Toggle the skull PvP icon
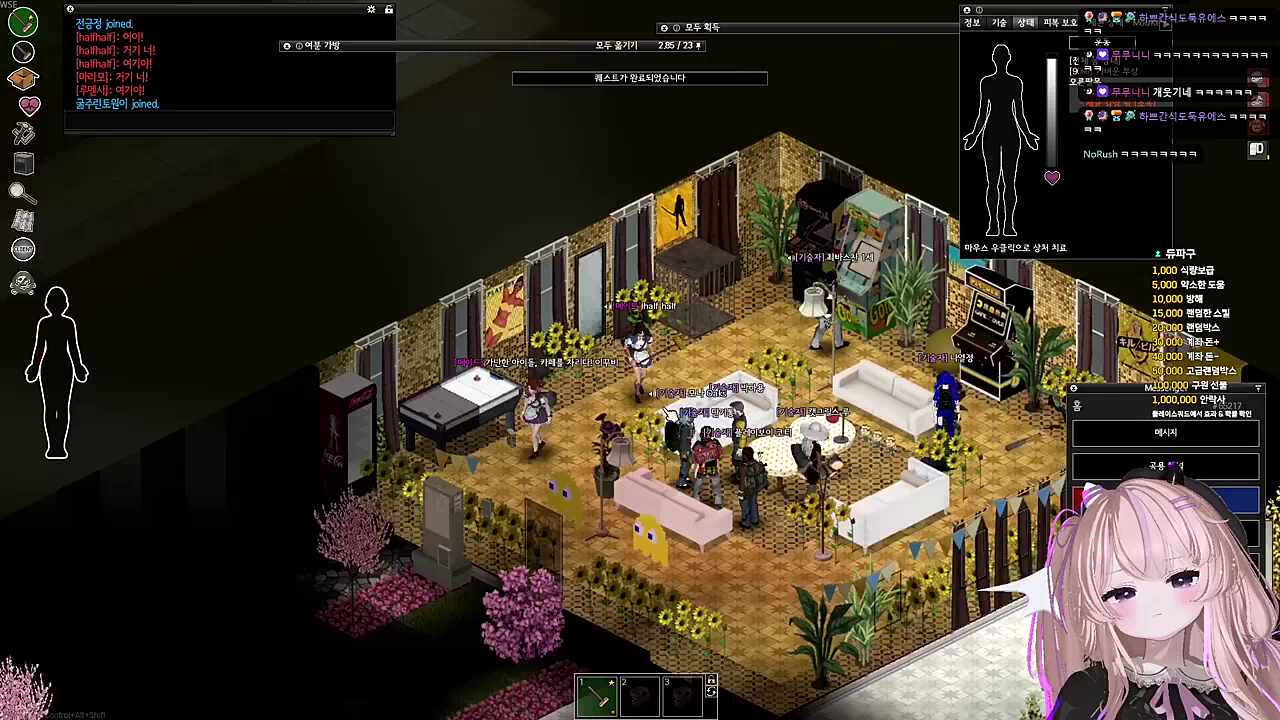The image size is (1280, 720). [x=23, y=284]
